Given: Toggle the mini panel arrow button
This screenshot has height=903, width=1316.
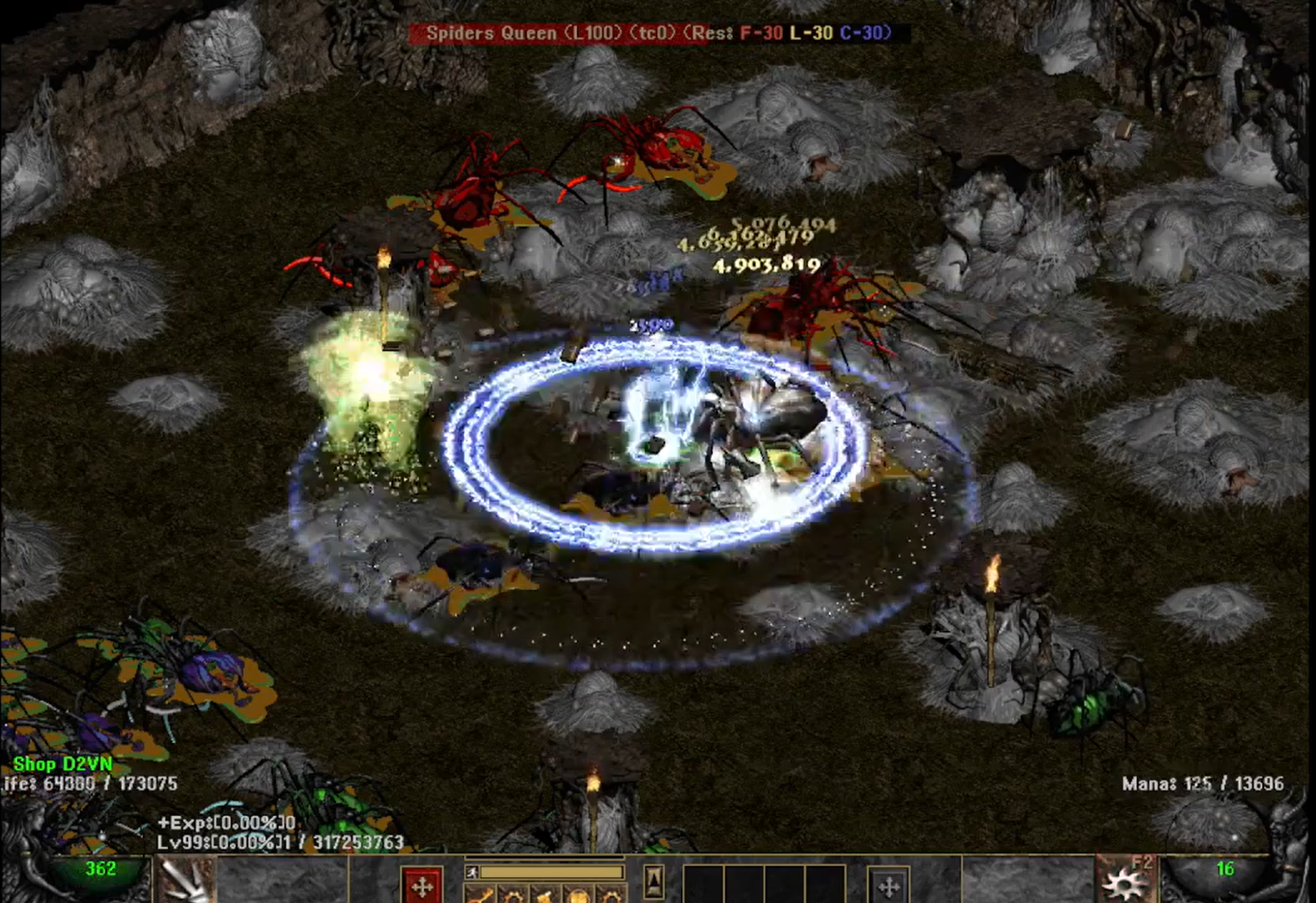Looking at the screenshot, I should point(654,880).
